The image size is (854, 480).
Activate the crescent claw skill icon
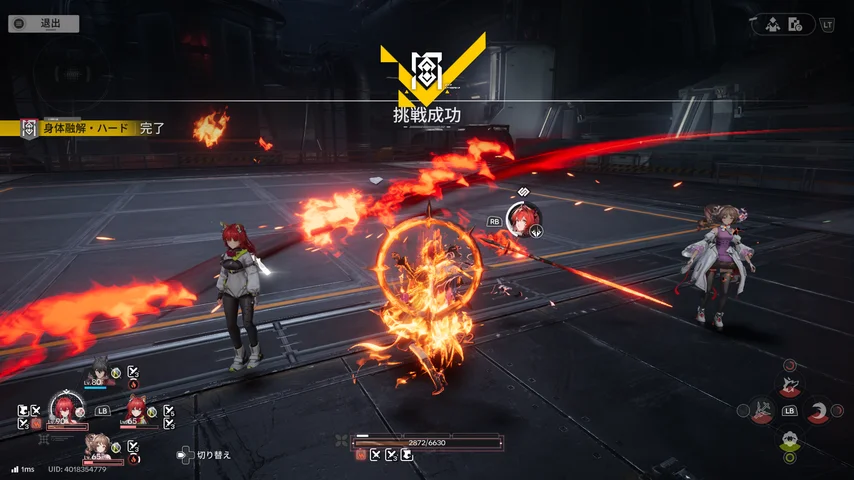[818, 411]
